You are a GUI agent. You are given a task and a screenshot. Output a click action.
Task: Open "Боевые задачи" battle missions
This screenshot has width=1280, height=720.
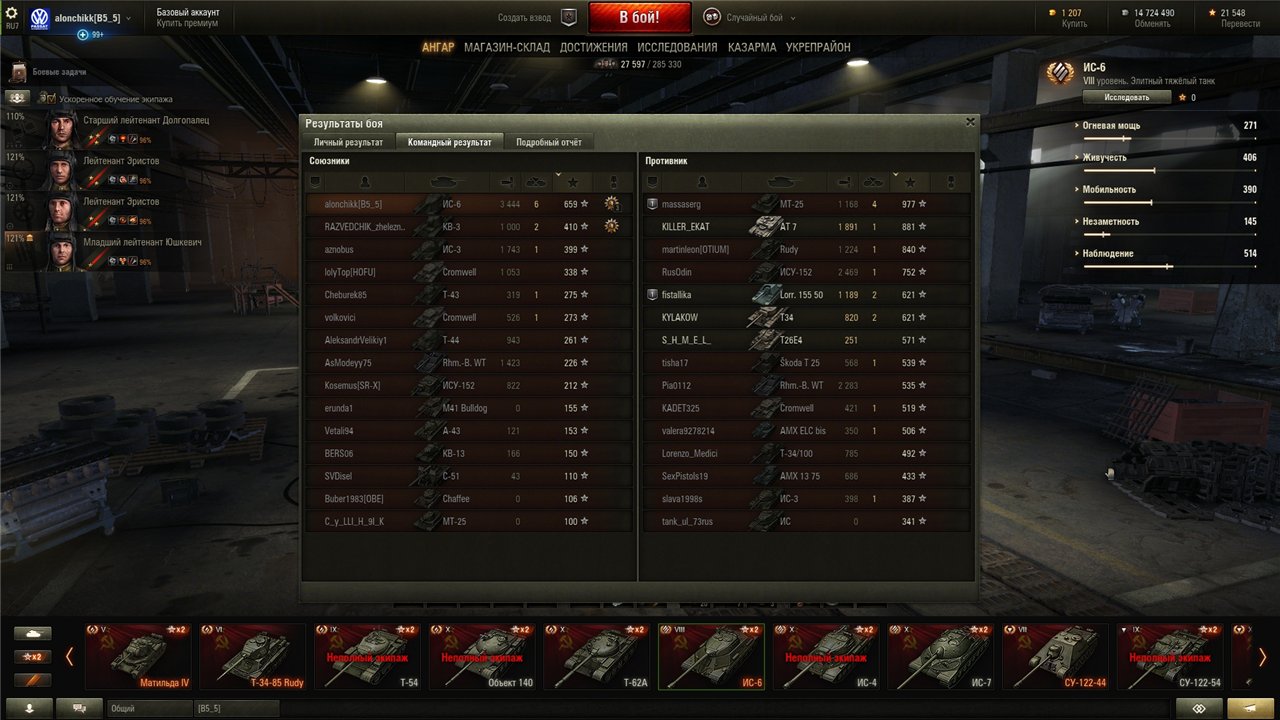point(58,72)
